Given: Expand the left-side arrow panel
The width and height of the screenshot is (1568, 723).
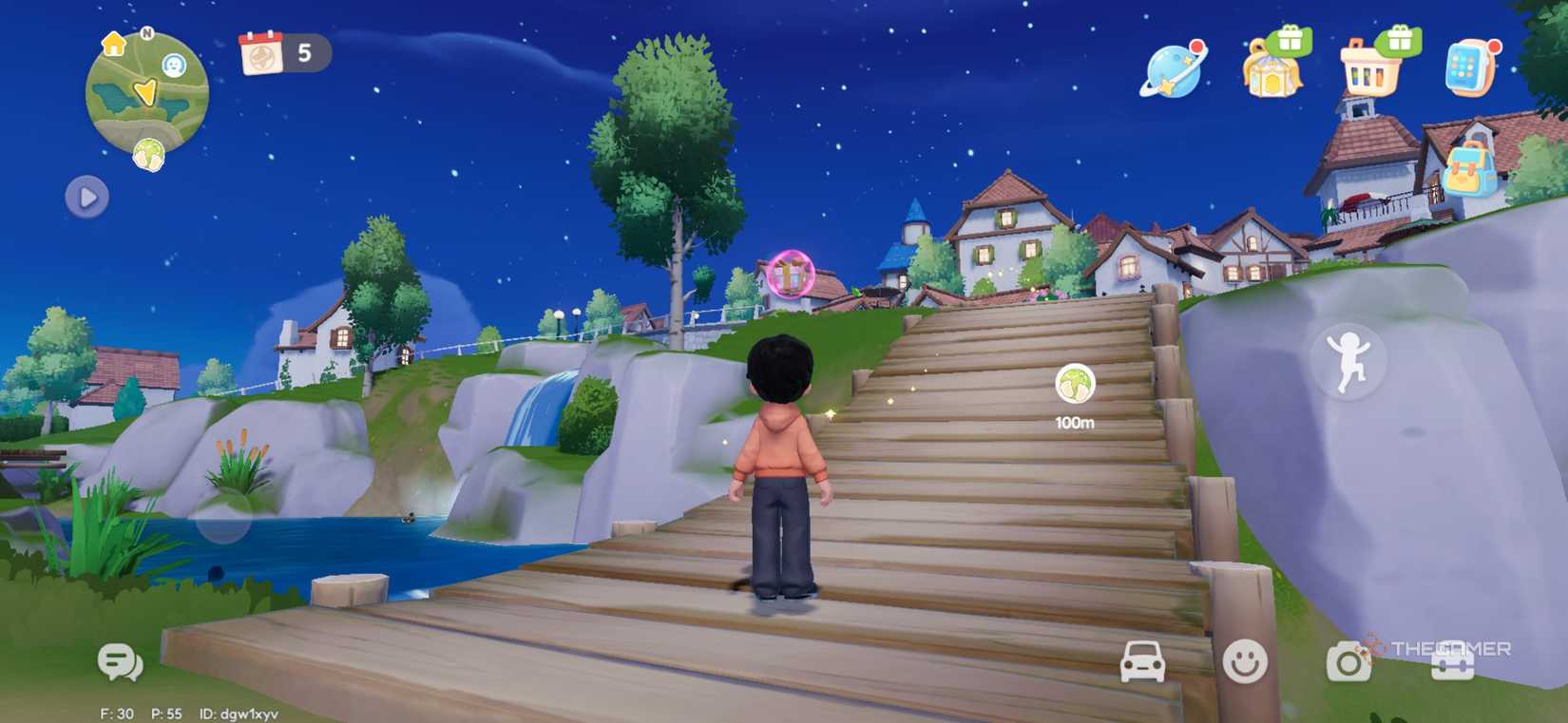Looking at the screenshot, I should (x=86, y=198).
